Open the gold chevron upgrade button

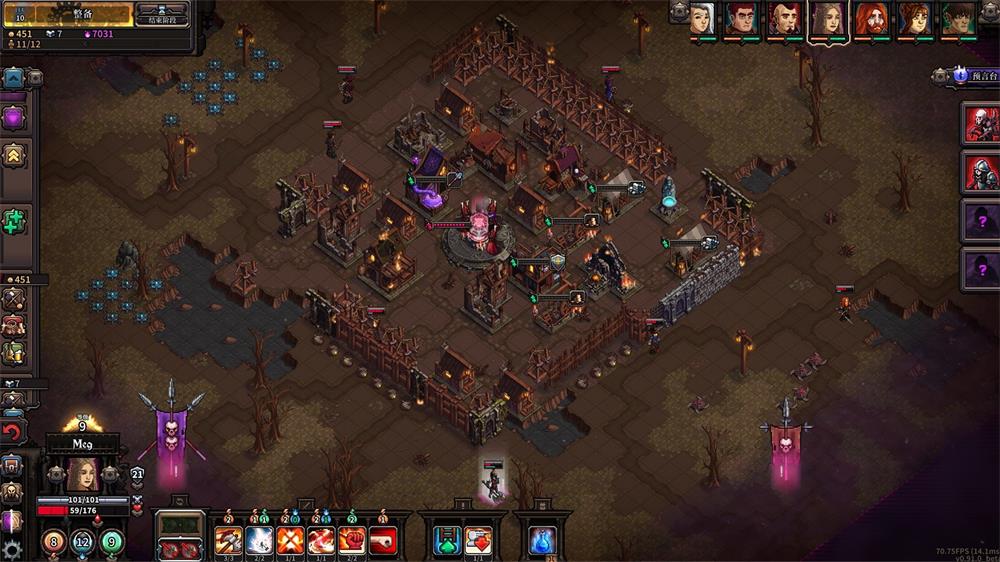coord(14,154)
